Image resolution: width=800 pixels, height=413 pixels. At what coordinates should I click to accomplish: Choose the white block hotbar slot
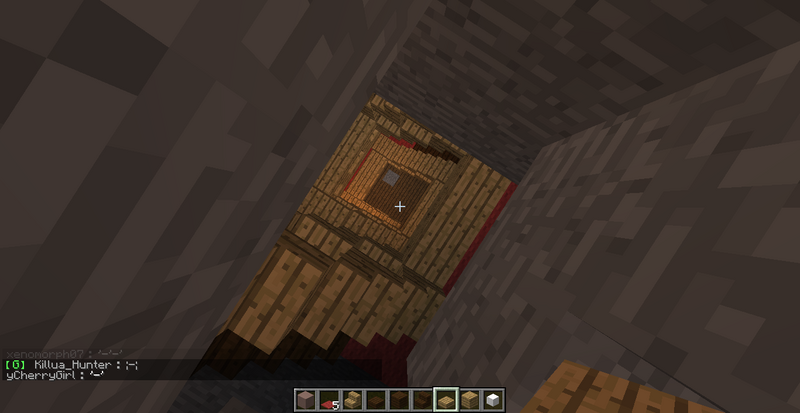point(493,399)
